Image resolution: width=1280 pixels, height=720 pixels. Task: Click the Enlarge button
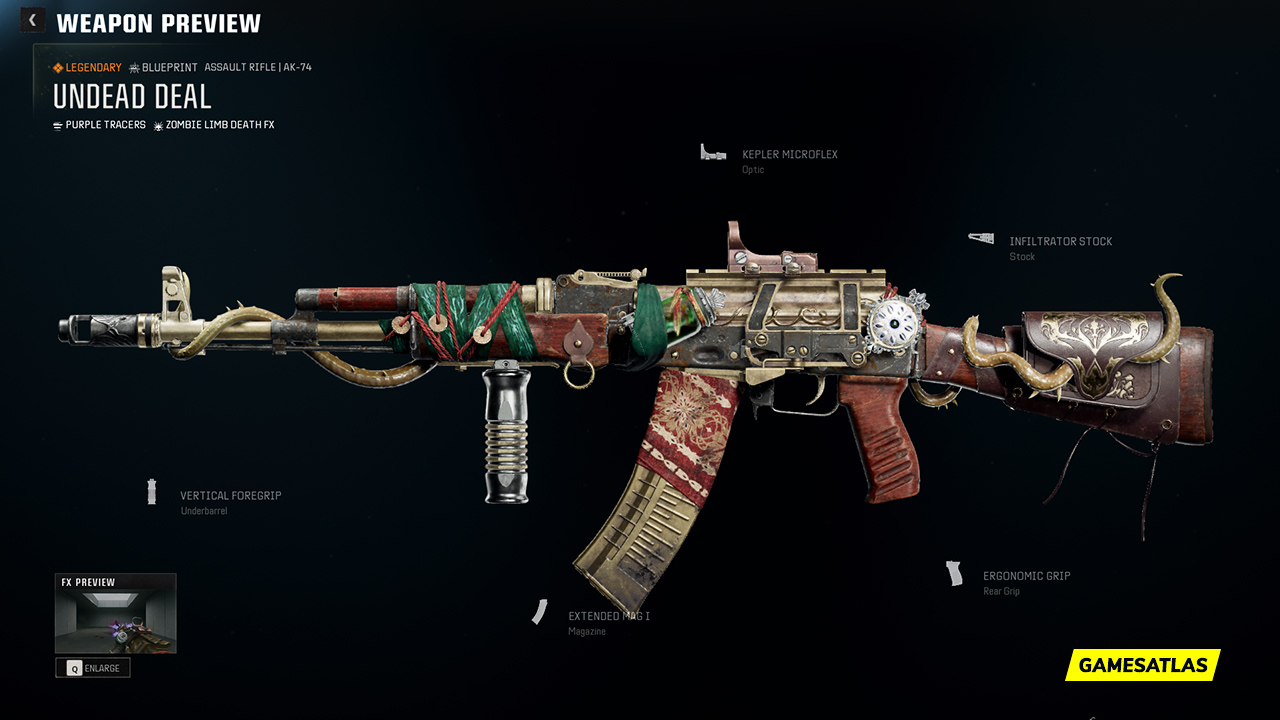click(93, 668)
